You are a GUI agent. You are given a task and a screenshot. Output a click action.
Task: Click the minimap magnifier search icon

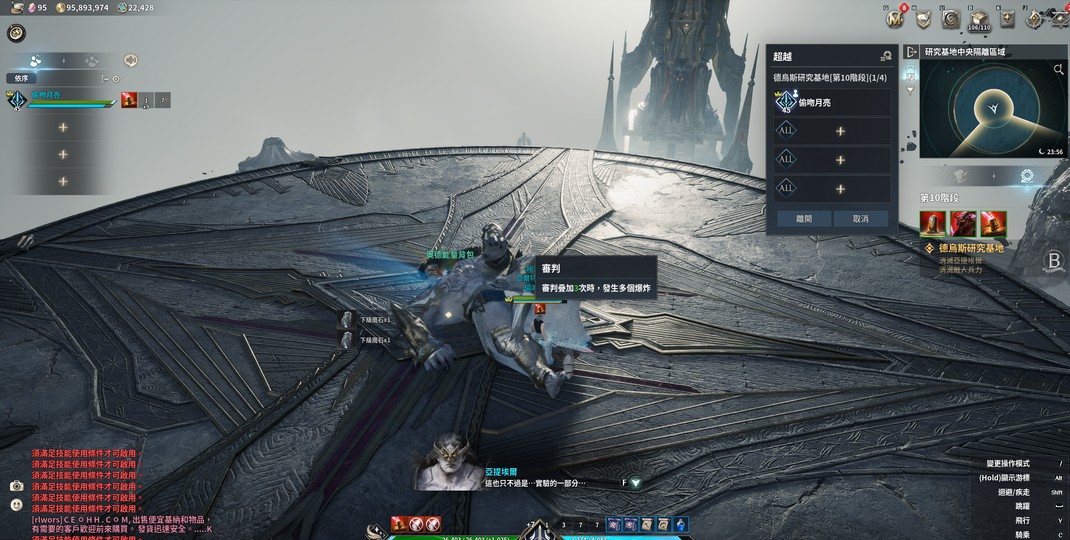(x=1058, y=70)
